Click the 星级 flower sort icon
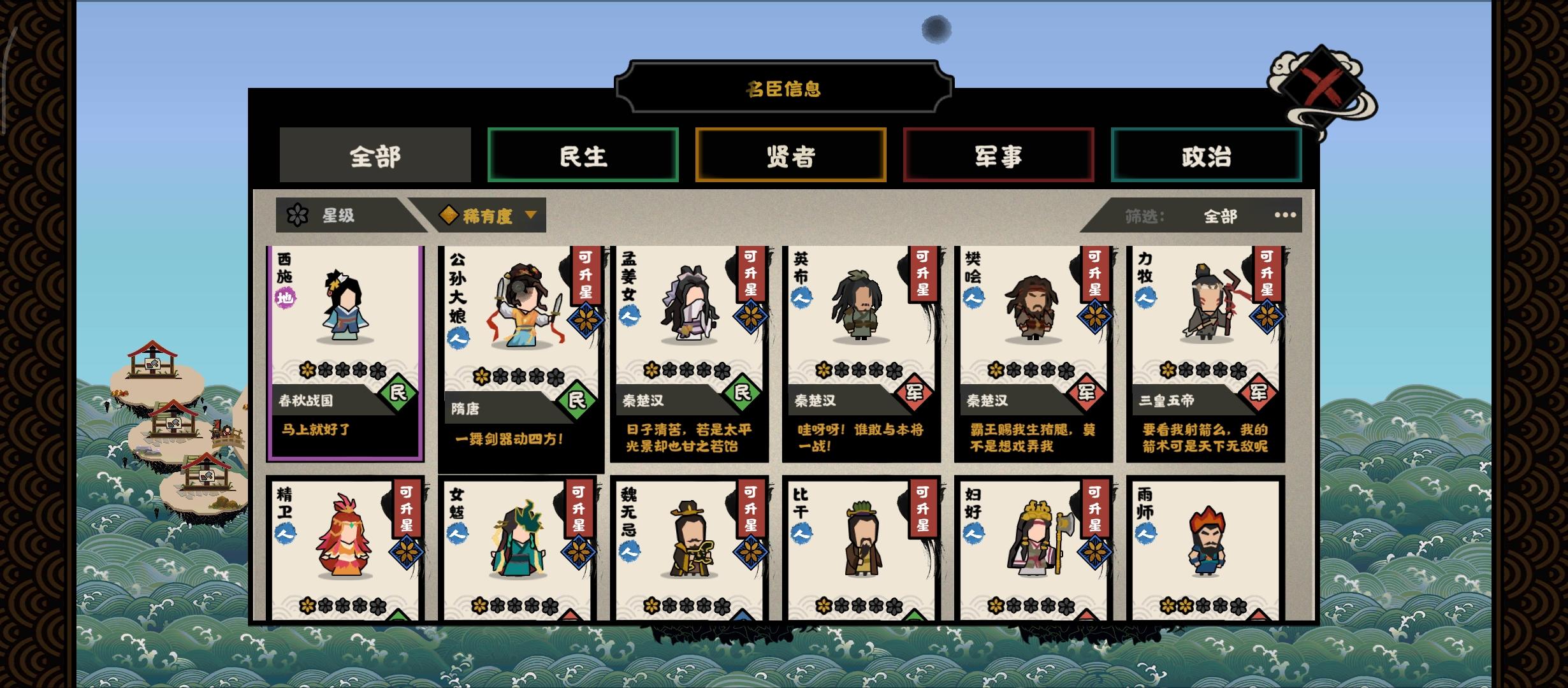This screenshot has width=1568, height=688. point(296,215)
